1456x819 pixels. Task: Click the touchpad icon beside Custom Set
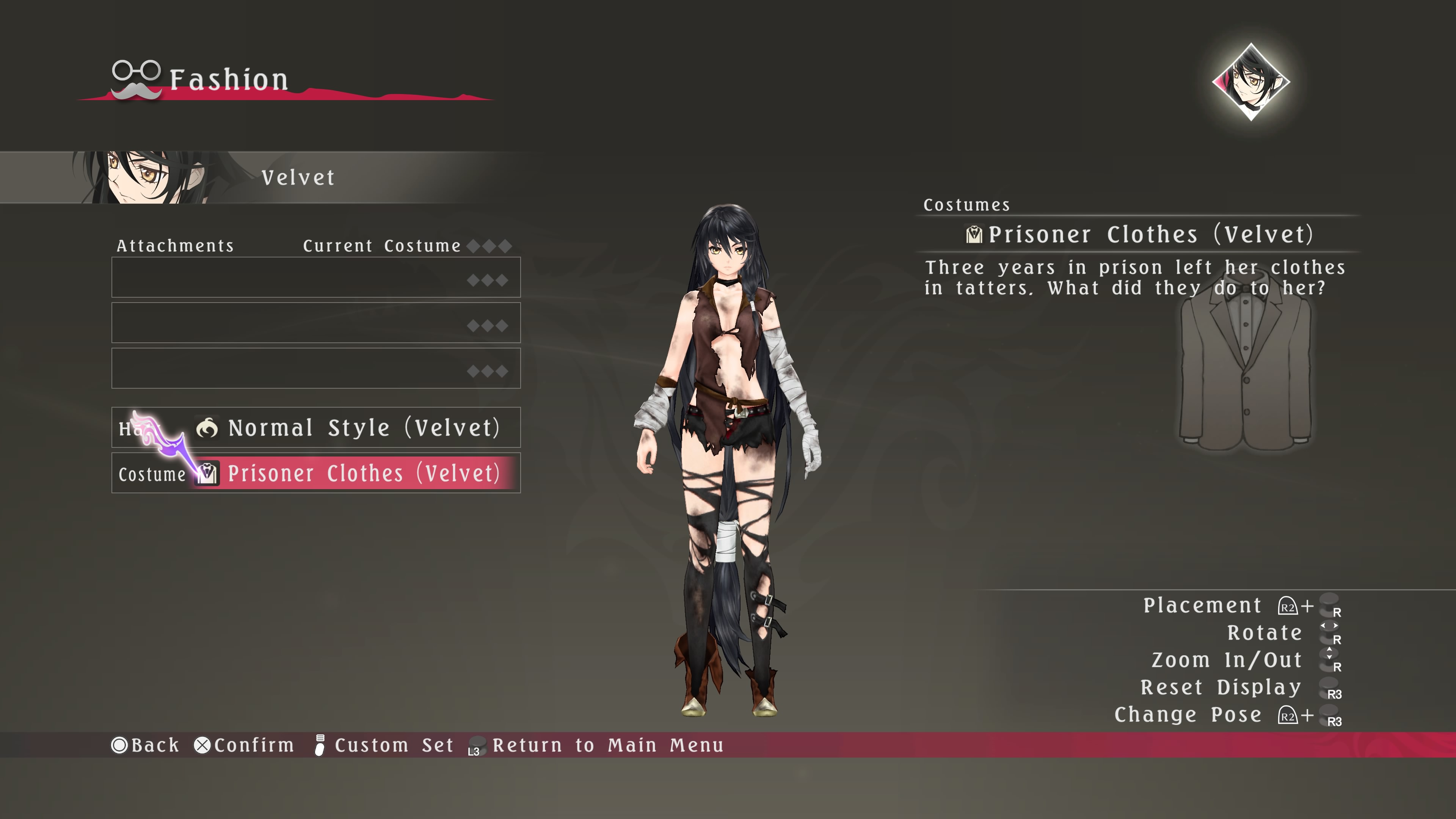click(x=320, y=745)
